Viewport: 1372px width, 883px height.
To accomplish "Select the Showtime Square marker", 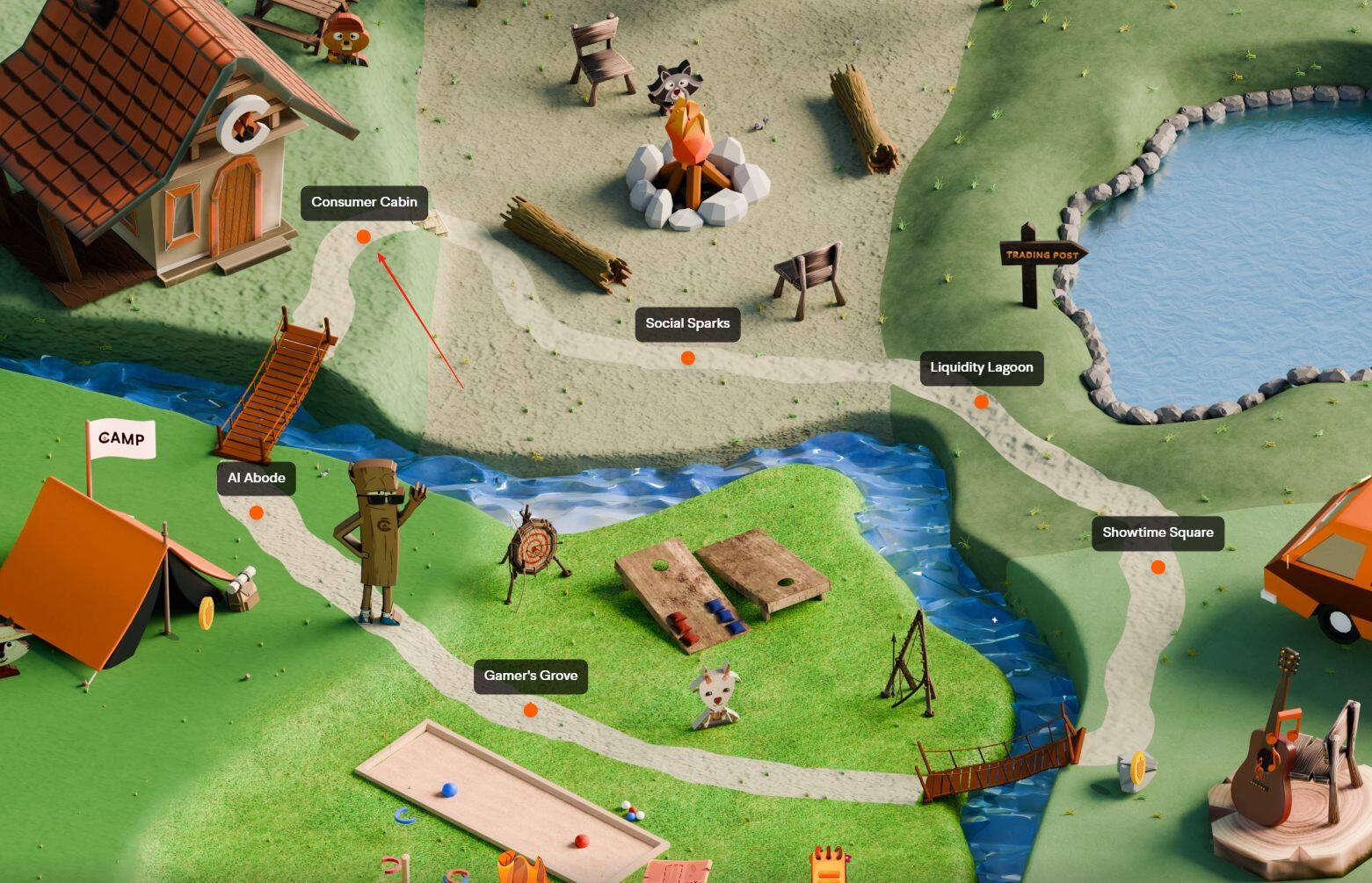I will pos(1158,567).
